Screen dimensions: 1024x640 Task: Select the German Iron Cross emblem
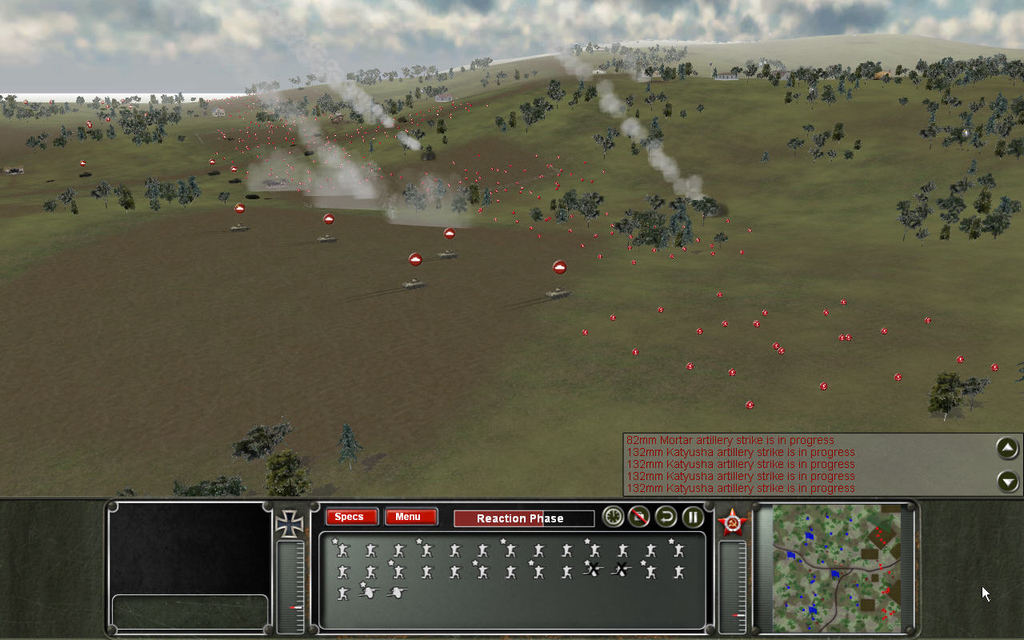pos(289,524)
